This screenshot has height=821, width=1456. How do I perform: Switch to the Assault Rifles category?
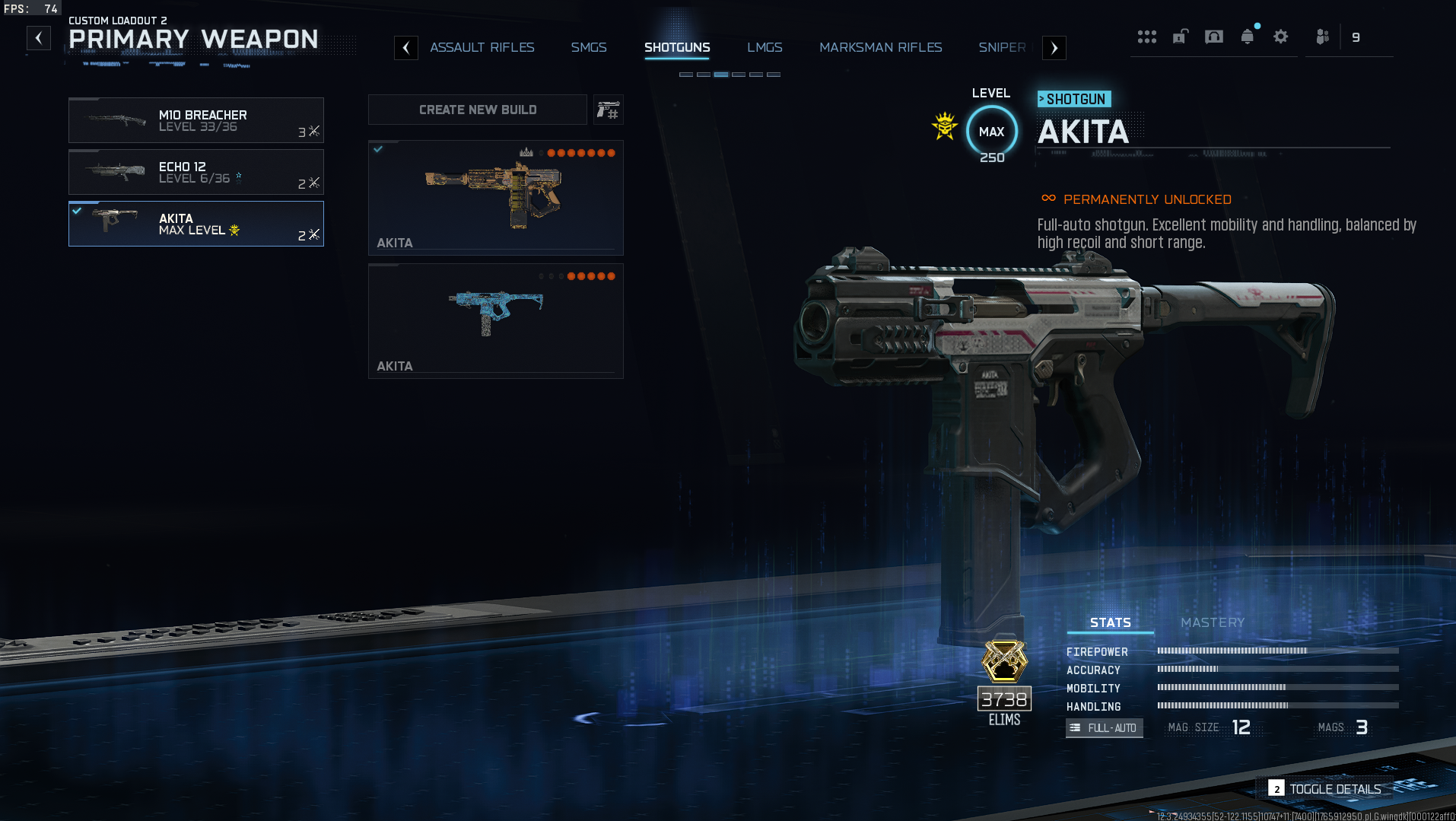coord(482,47)
